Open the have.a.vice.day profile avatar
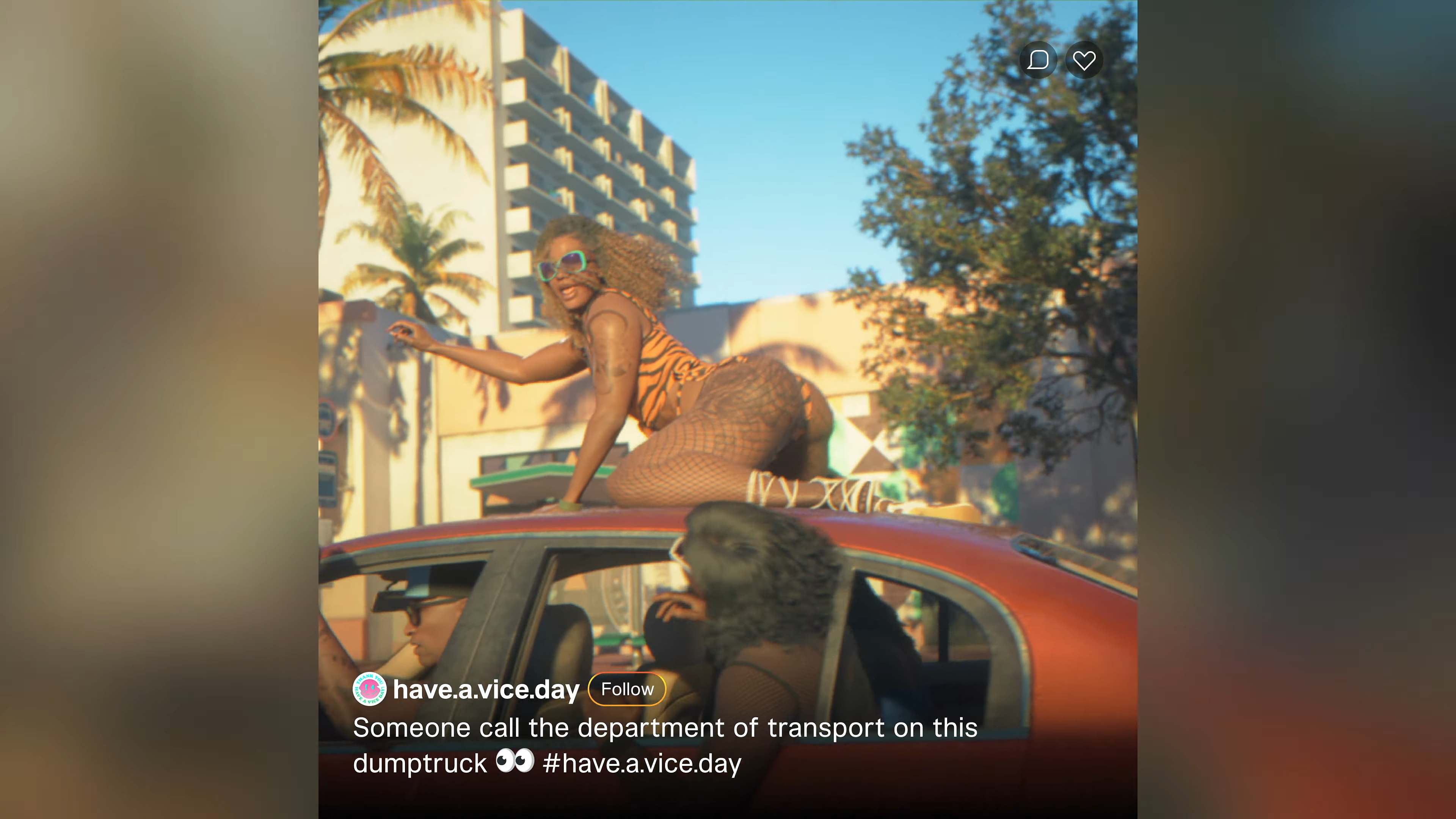This screenshot has height=819, width=1456. point(369,689)
